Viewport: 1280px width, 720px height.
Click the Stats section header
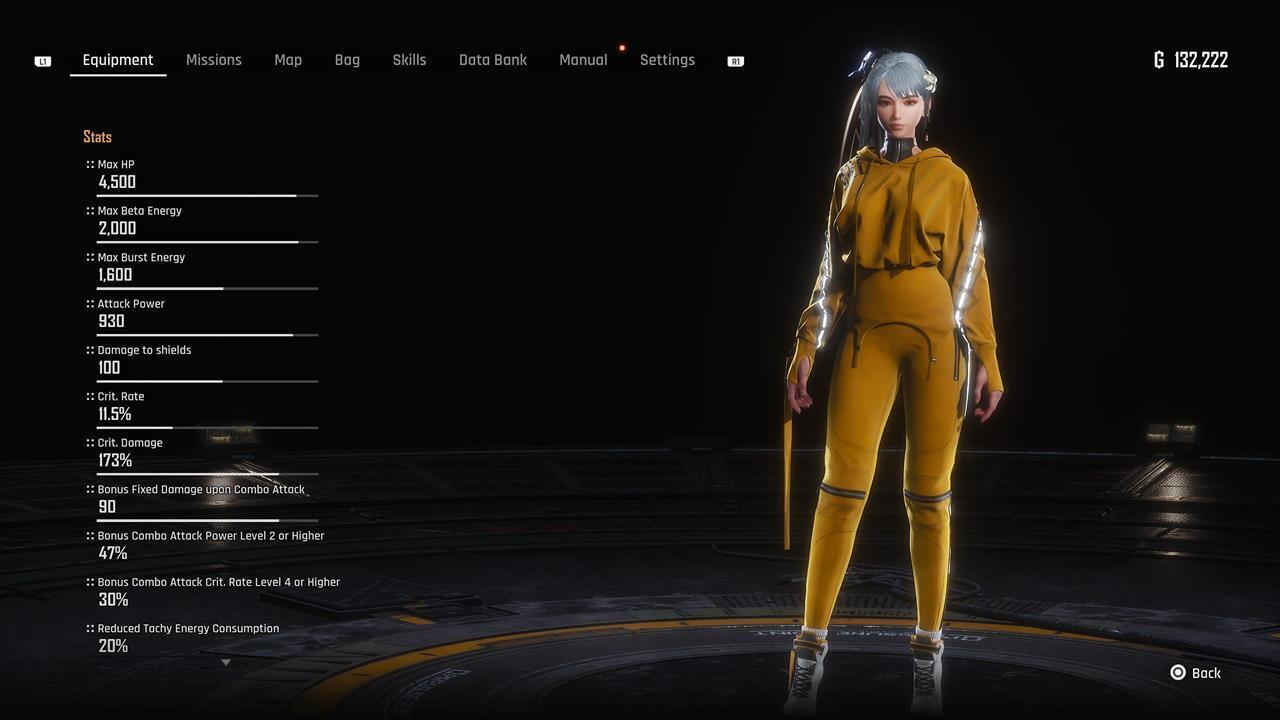[97, 137]
